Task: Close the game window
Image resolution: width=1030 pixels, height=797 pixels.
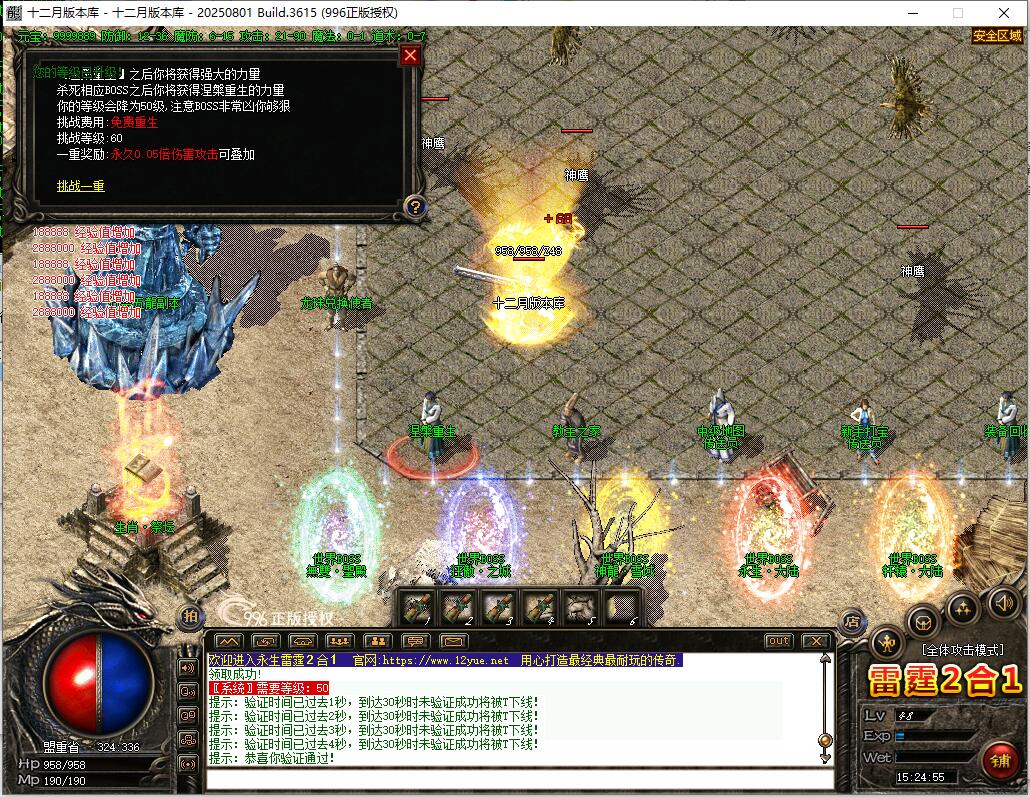Action: coord(1004,13)
